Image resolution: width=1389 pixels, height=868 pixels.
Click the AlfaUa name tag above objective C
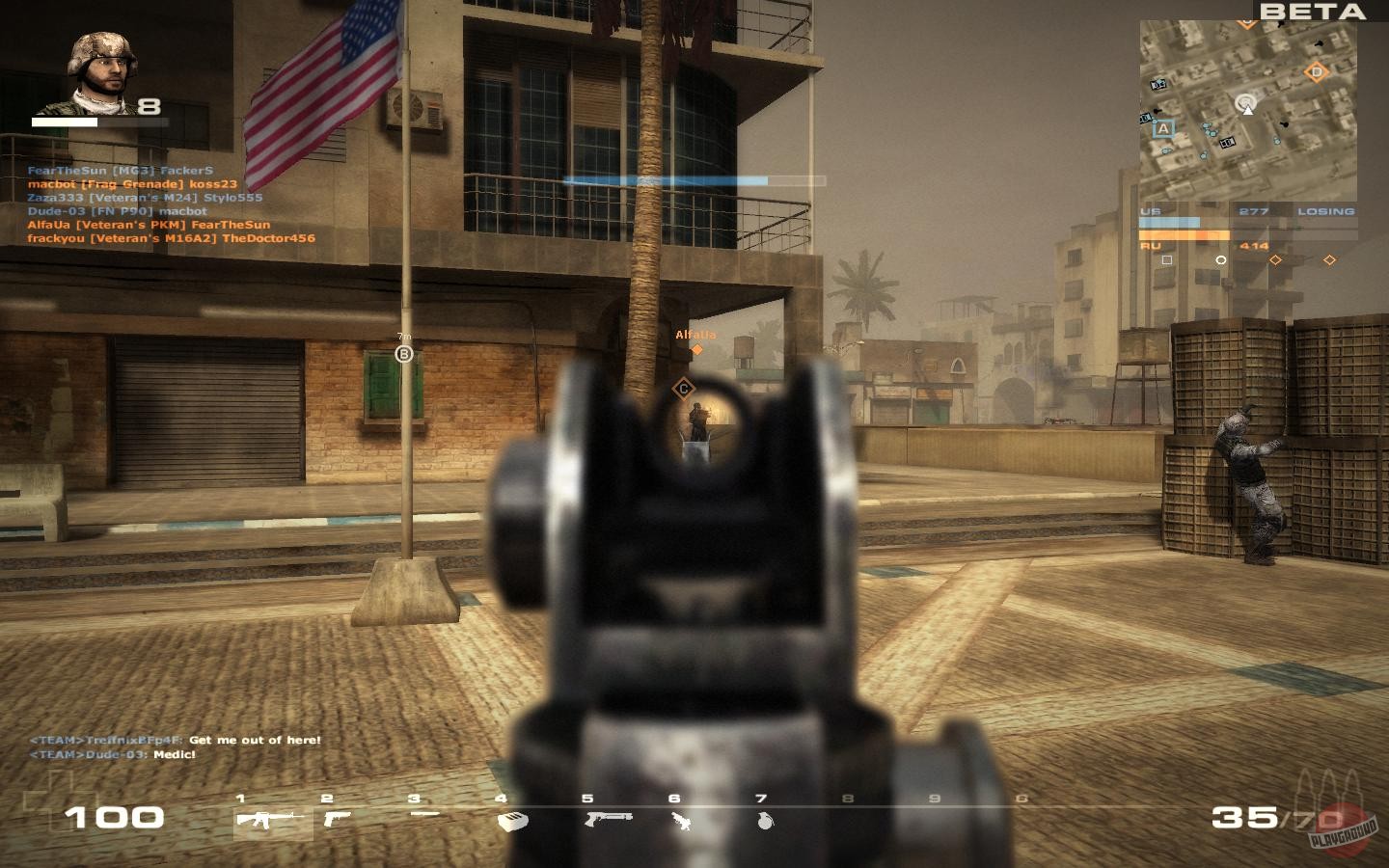click(696, 335)
